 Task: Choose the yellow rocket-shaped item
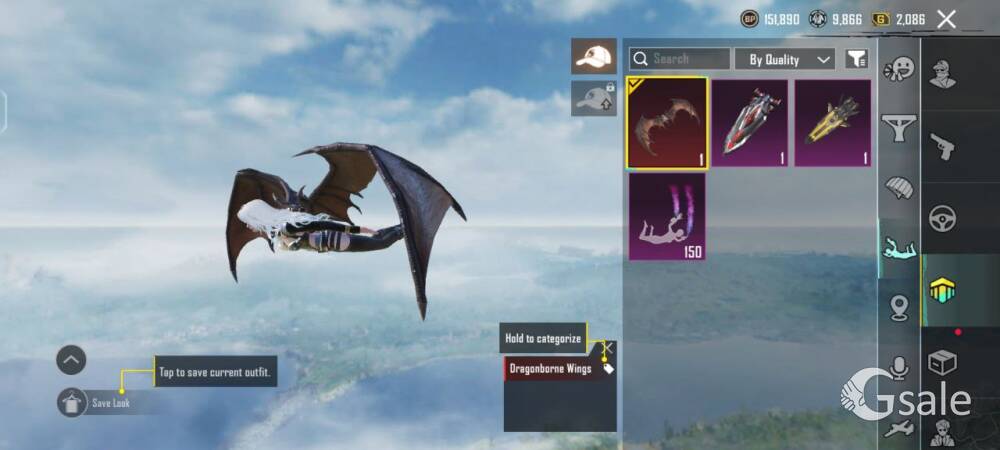pyautogui.click(x=833, y=123)
